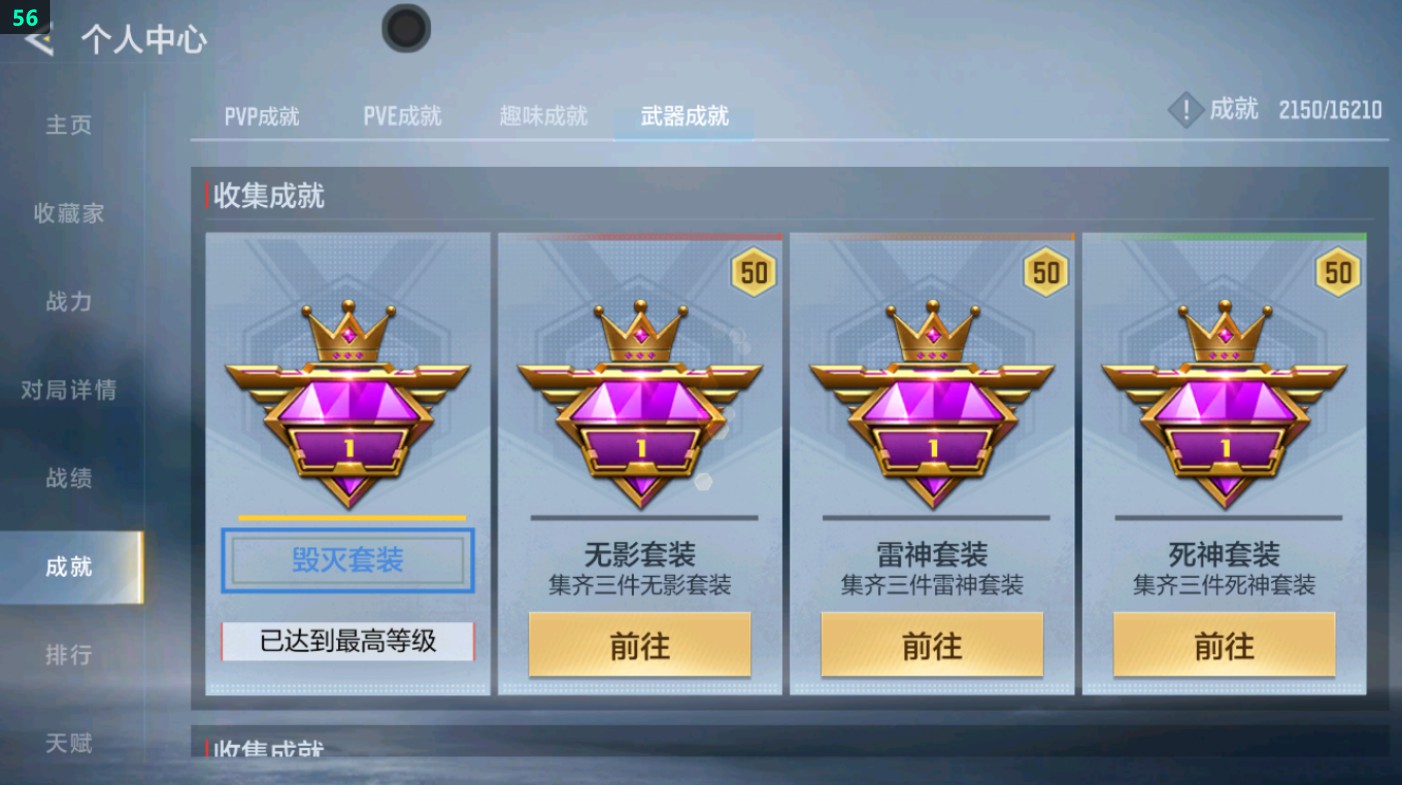Select 排行 in the sidebar
The height and width of the screenshot is (785, 1402).
(x=70, y=655)
